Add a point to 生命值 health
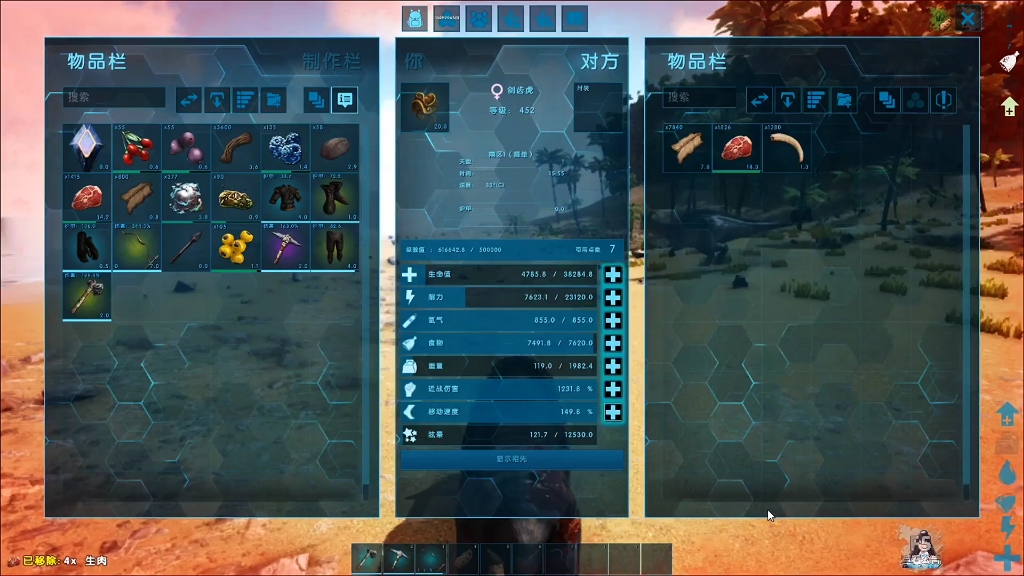Image resolution: width=1024 pixels, height=576 pixels. coord(613,275)
